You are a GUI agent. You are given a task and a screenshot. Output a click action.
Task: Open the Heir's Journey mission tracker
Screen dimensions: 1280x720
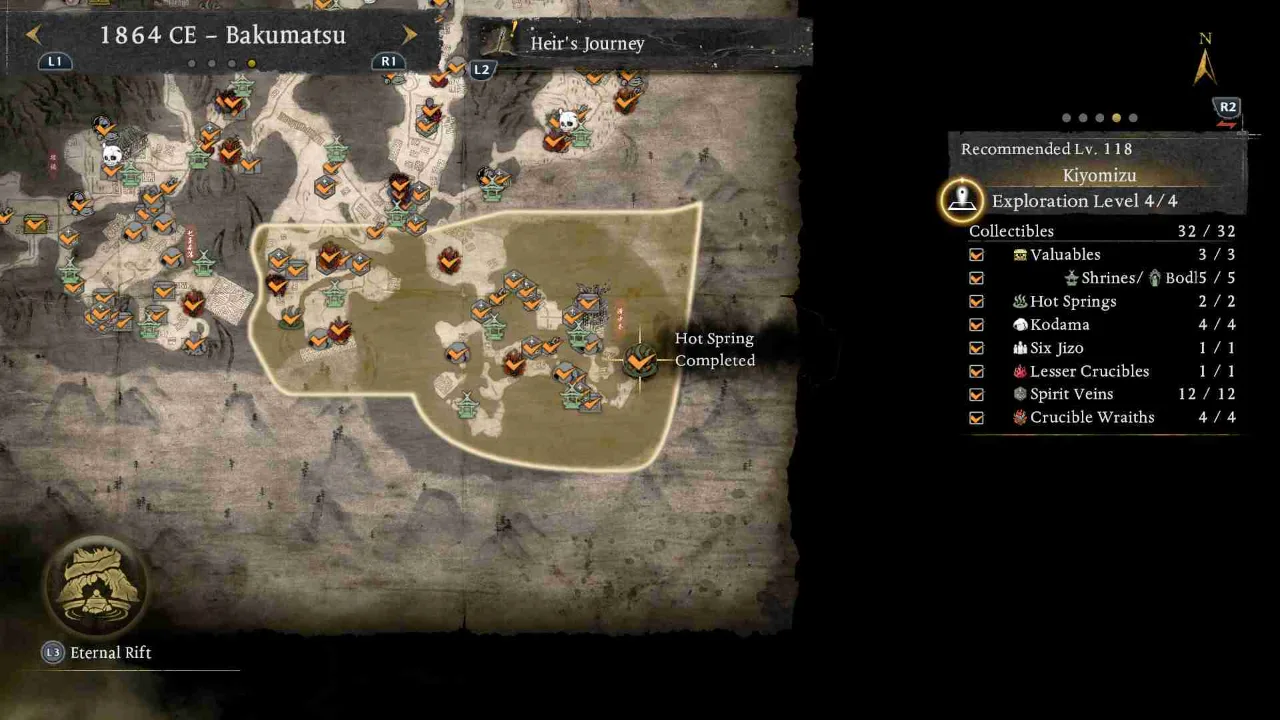tap(586, 44)
